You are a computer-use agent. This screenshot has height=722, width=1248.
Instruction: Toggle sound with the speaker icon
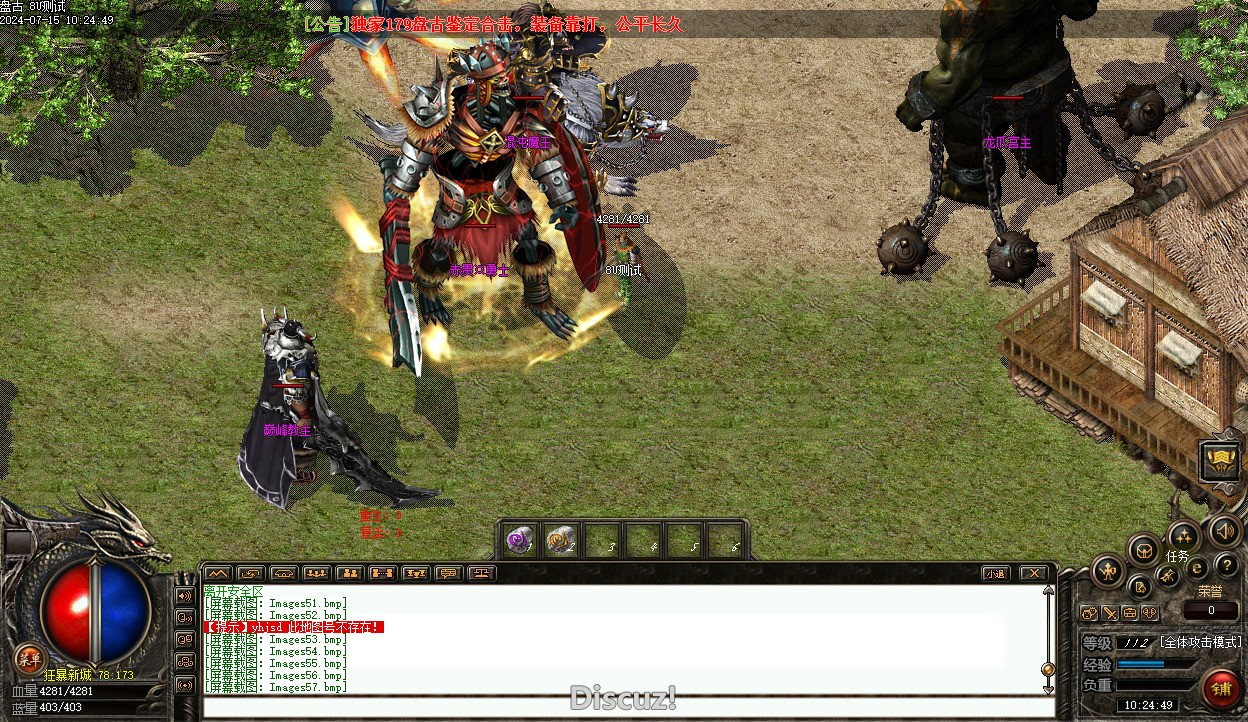click(1224, 531)
